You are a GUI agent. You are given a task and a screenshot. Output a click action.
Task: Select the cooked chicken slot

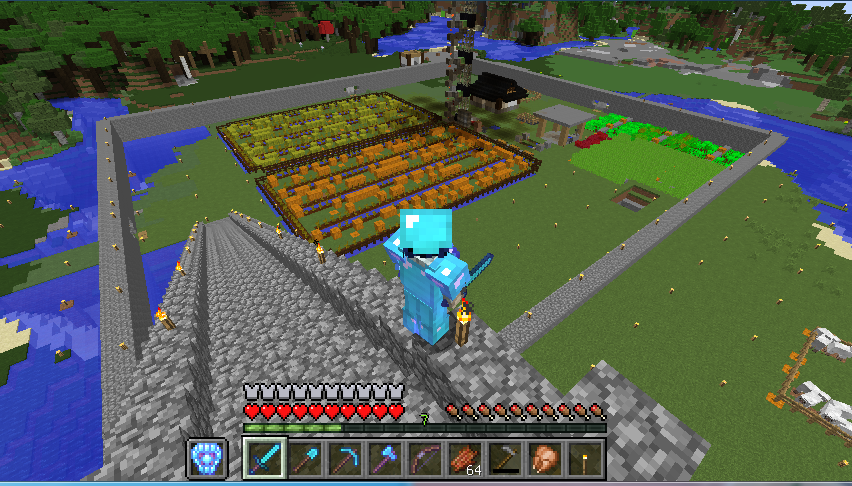click(x=545, y=459)
